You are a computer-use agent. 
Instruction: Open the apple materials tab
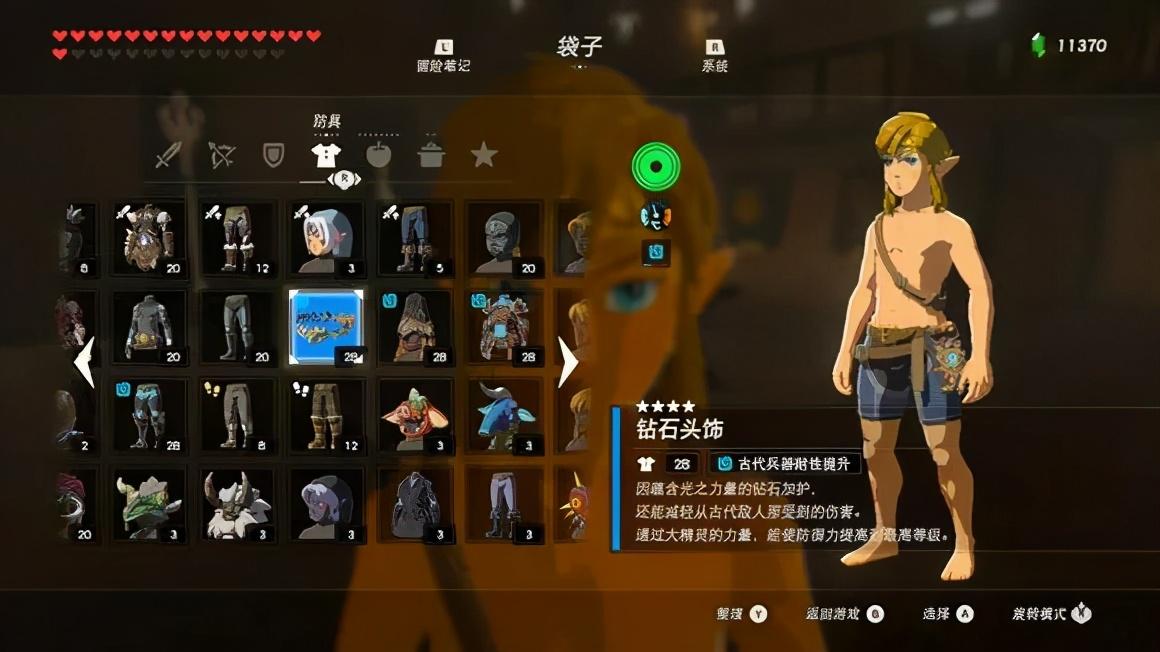(x=379, y=155)
